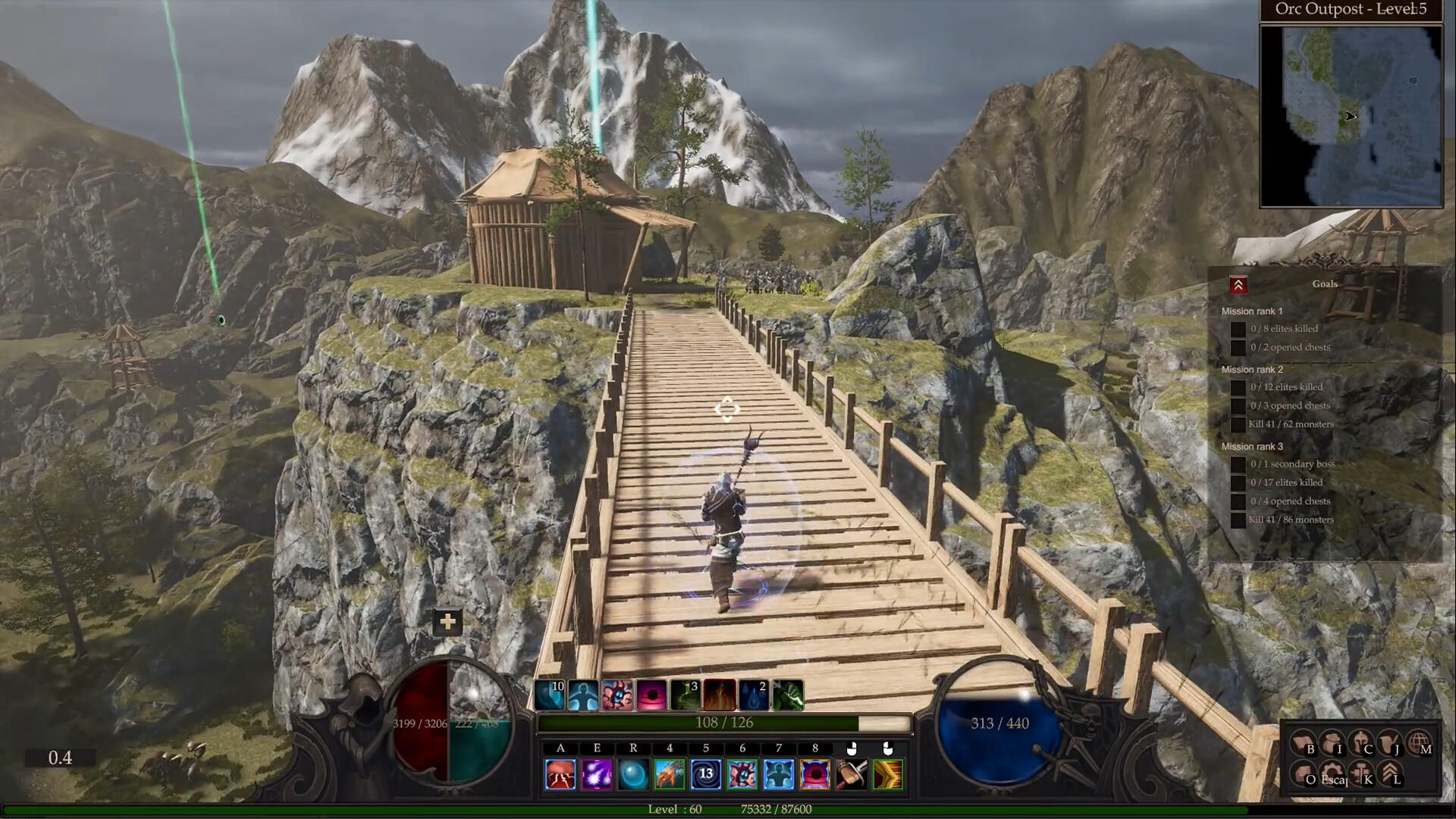
Task: Use the blue glowing figure skill in the hotbar
Action: tap(779, 775)
